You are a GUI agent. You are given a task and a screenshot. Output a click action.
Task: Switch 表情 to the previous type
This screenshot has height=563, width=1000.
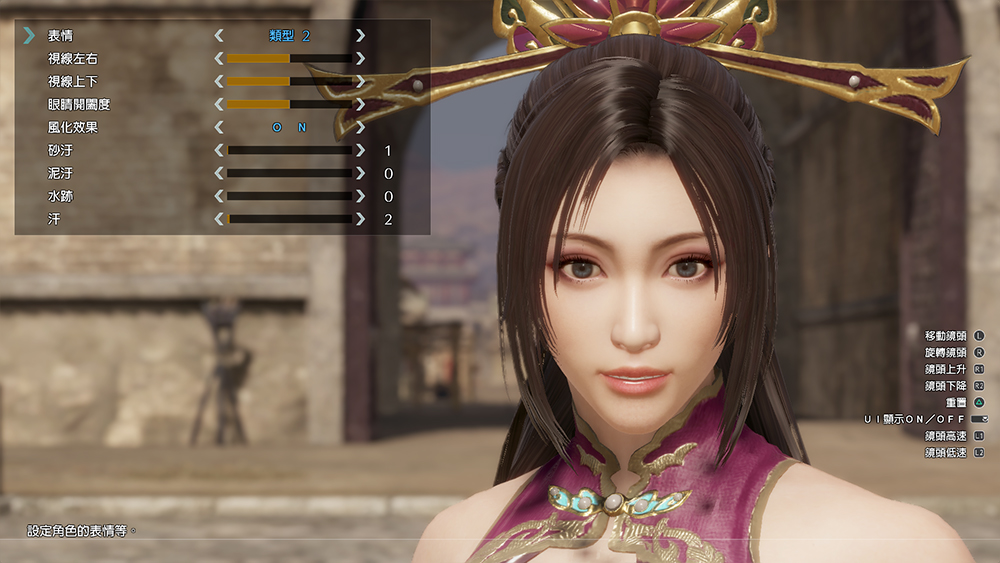click(x=219, y=36)
